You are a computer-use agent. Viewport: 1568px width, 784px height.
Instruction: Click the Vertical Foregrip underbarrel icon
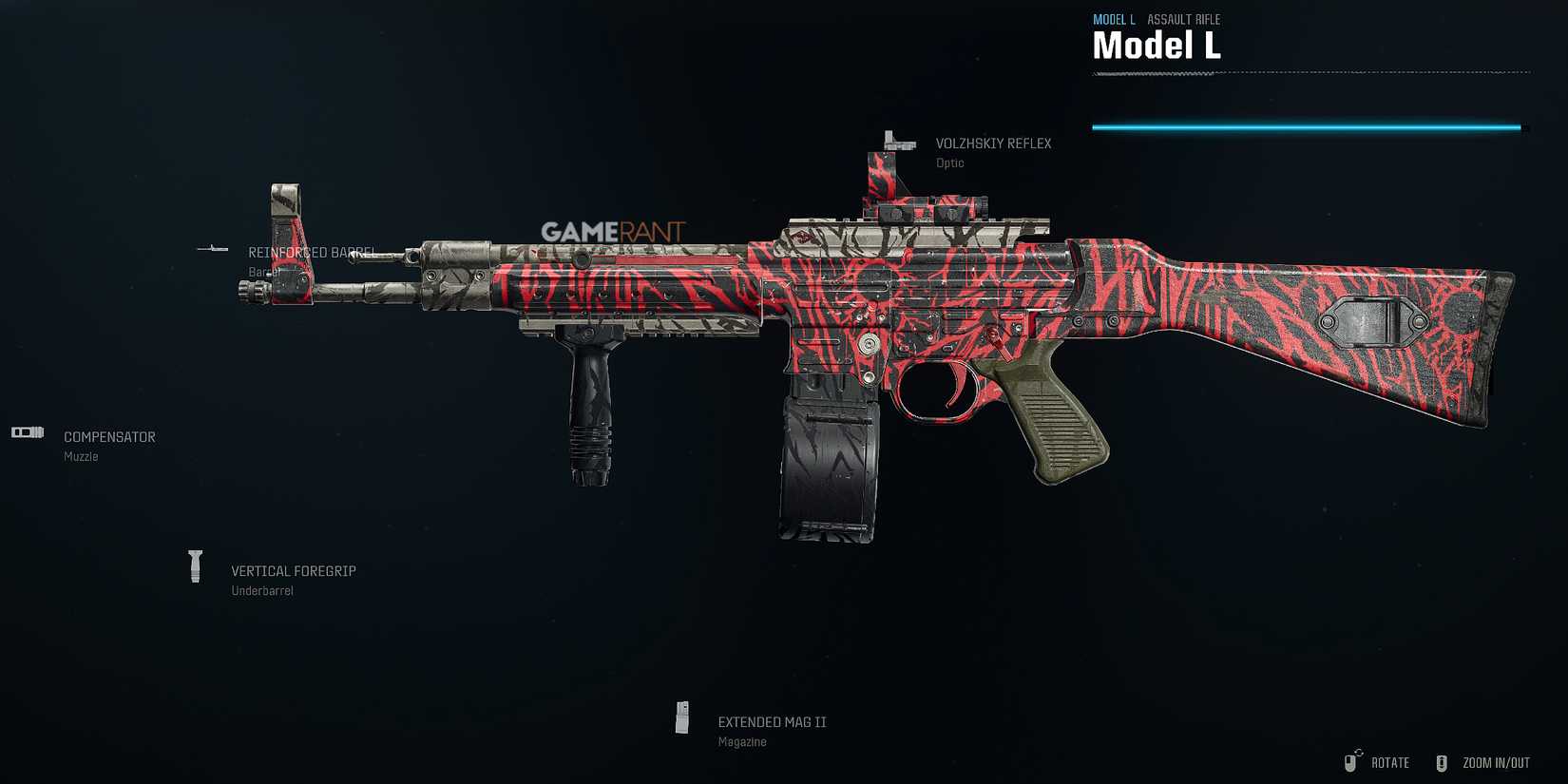(x=195, y=566)
